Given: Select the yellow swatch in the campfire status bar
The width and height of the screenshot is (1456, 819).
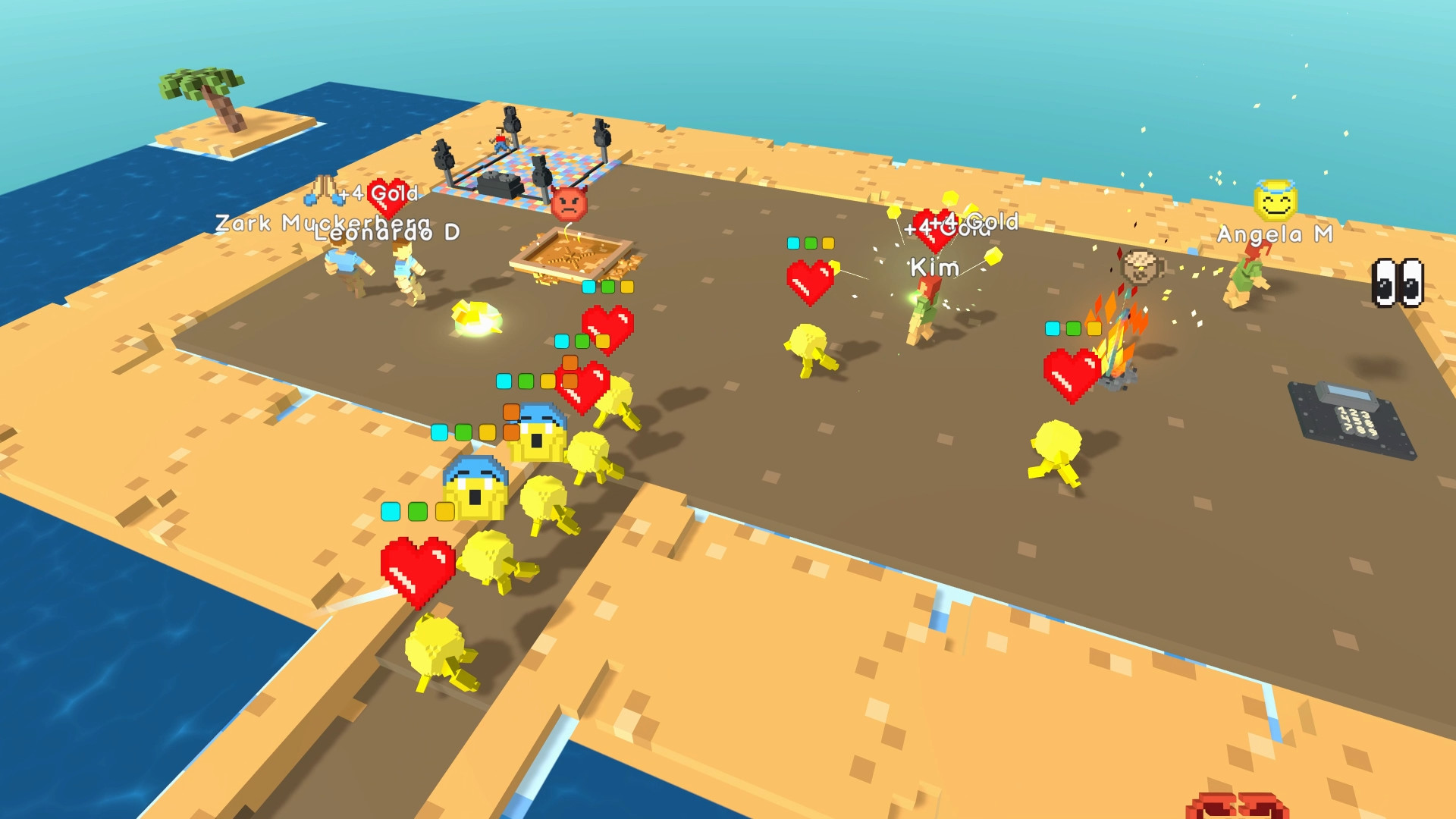Looking at the screenshot, I should pyautogui.click(x=1094, y=330).
